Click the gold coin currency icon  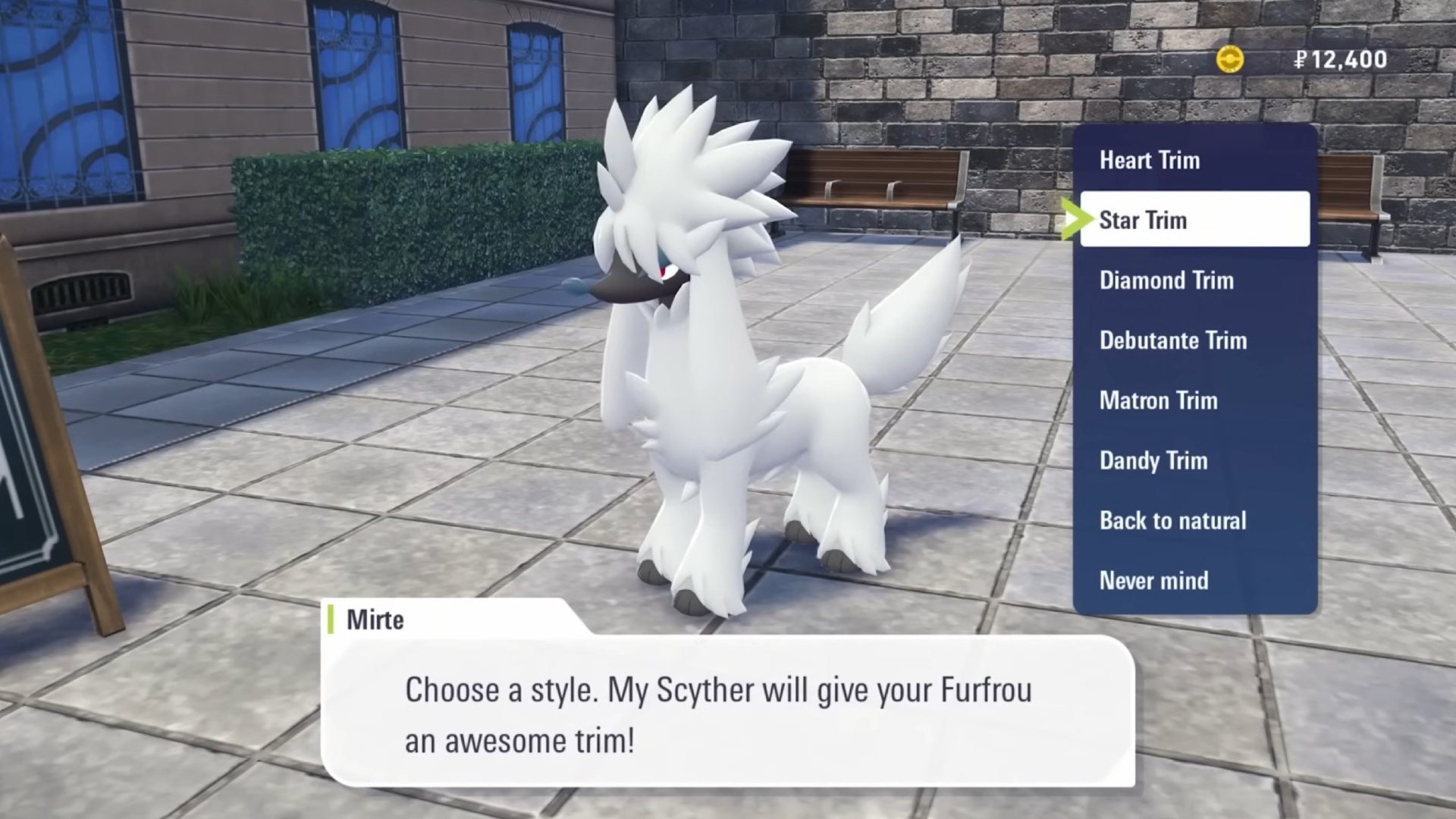click(1230, 59)
